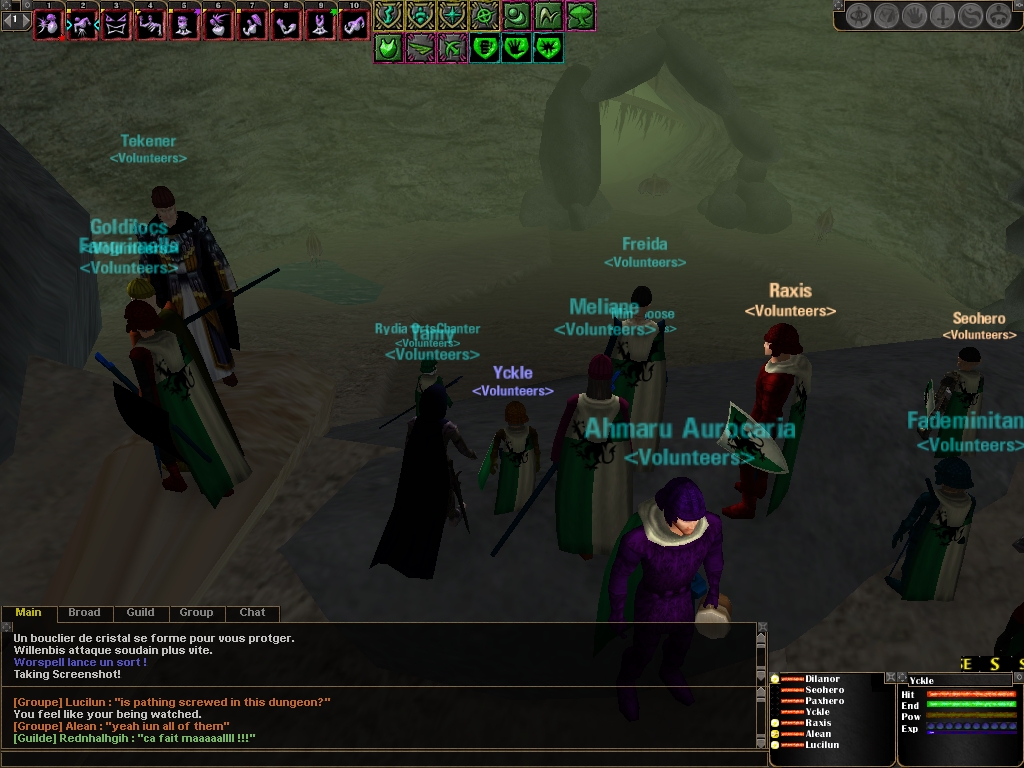Trigger hotbar slot 10 ability
The width and height of the screenshot is (1024, 768).
[354, 24]
